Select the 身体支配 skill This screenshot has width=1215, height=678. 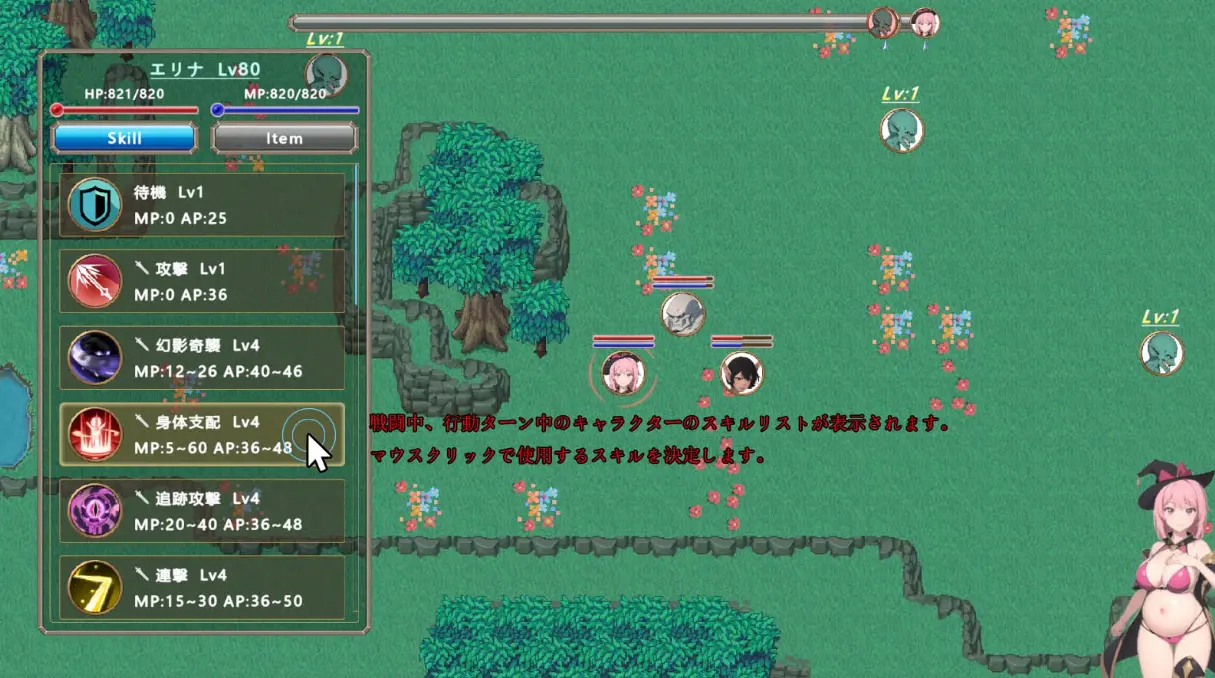point(202,435)
